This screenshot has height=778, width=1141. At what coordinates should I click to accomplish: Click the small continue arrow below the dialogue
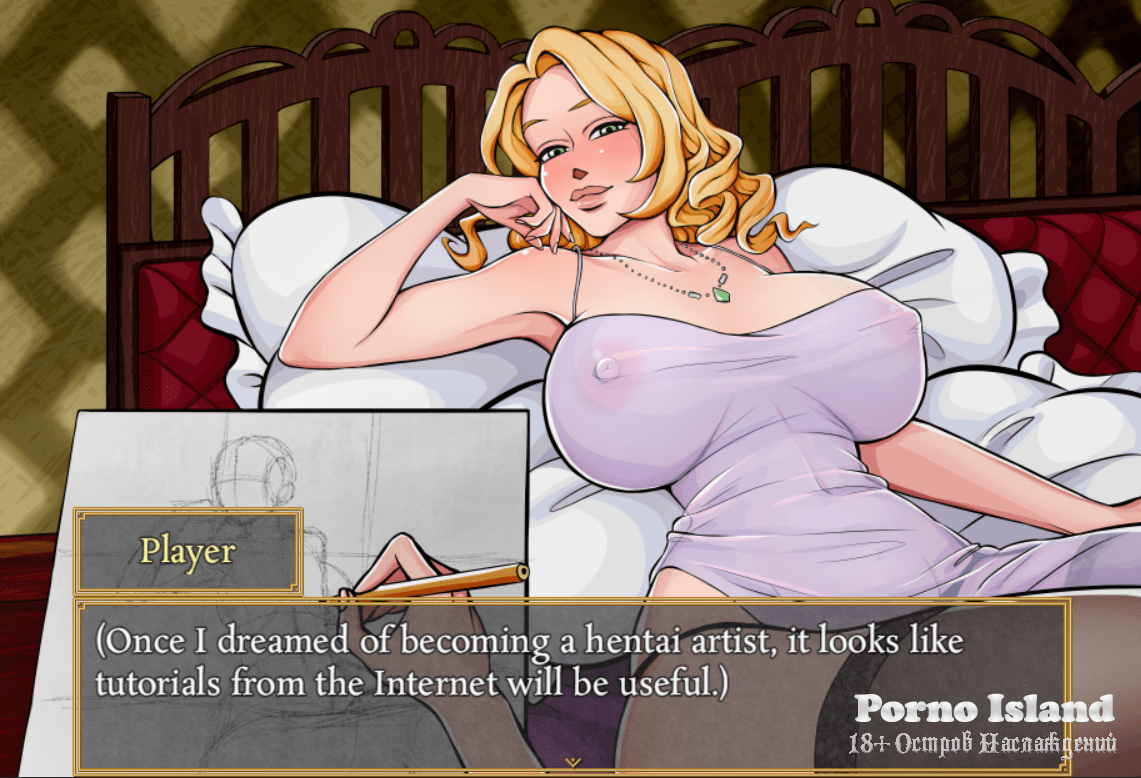[x=572, y=762]
